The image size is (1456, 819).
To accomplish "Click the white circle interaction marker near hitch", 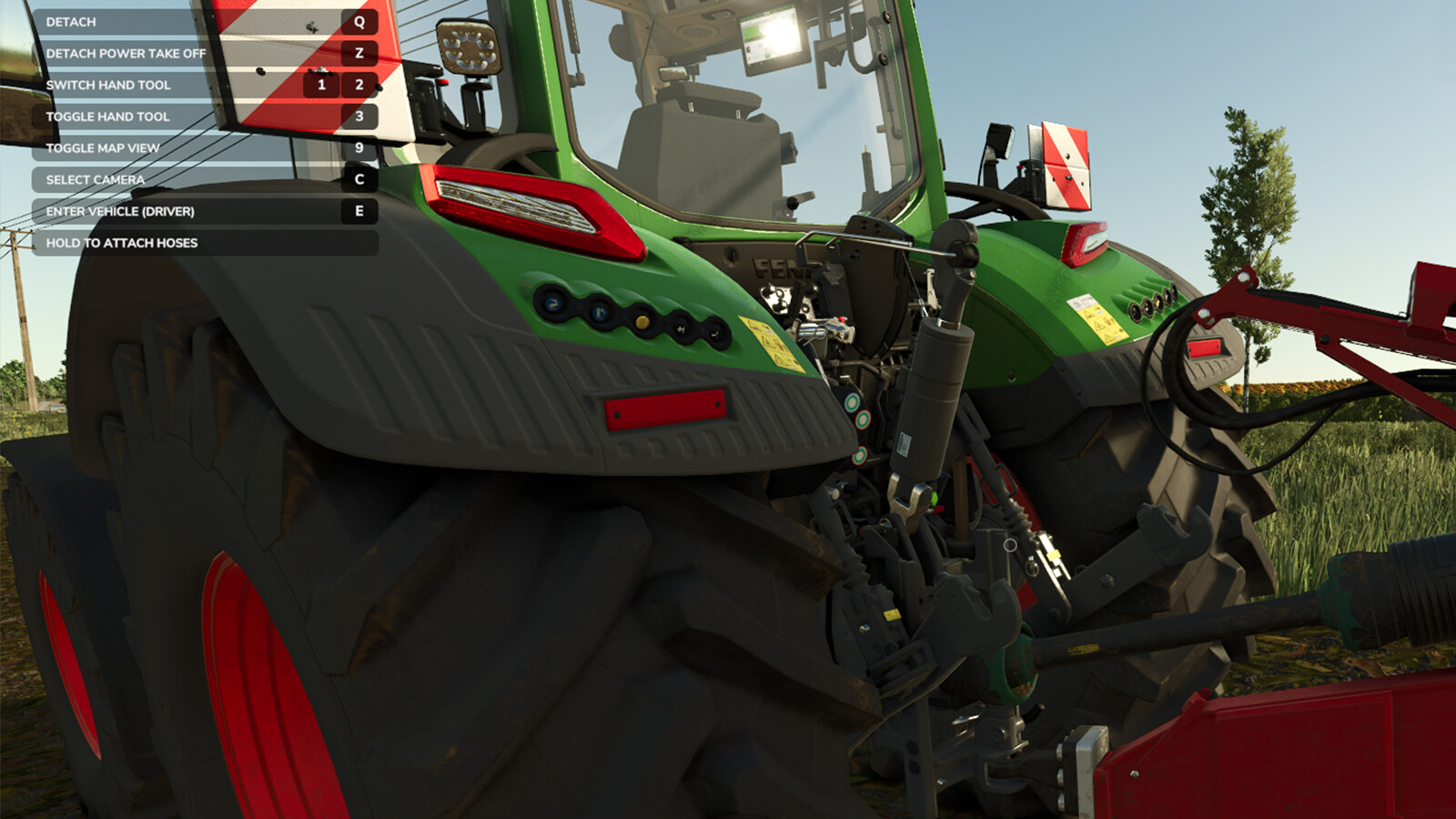I will point(1008,544).
